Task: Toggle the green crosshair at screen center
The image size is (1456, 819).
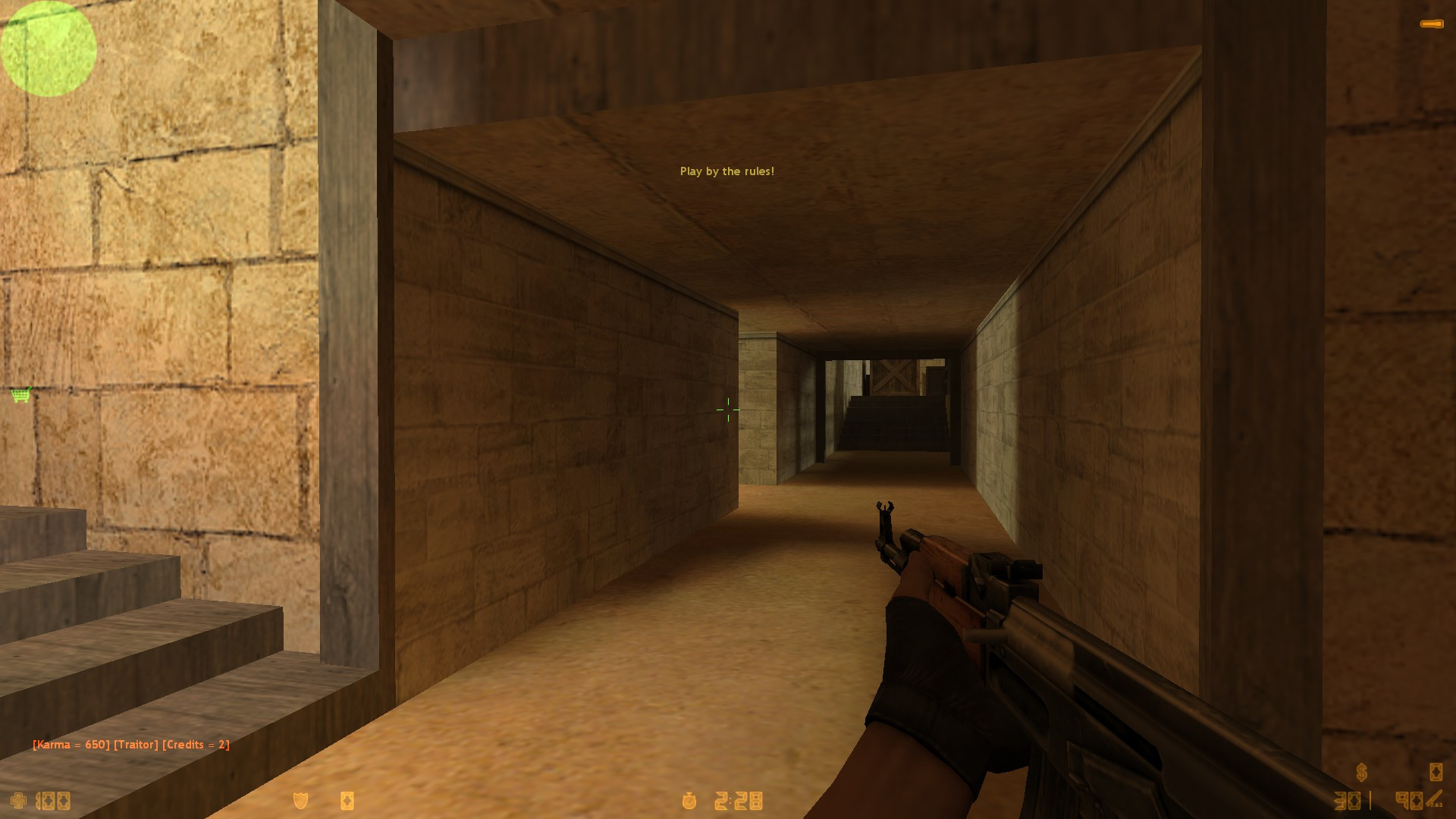Action: click(x=727, y=409)
